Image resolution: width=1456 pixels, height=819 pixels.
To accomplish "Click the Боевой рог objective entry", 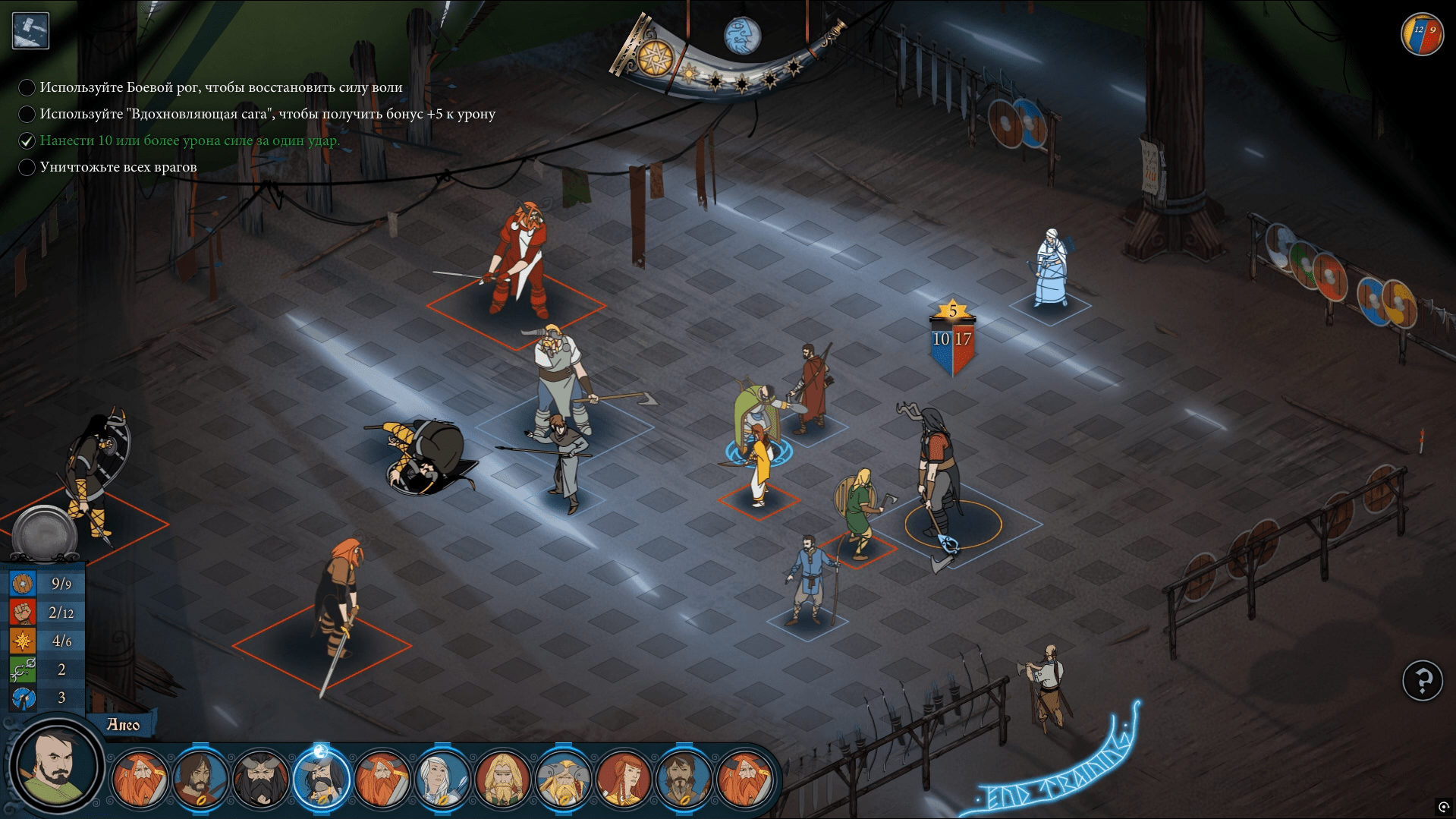I will [x=221, y=87].
